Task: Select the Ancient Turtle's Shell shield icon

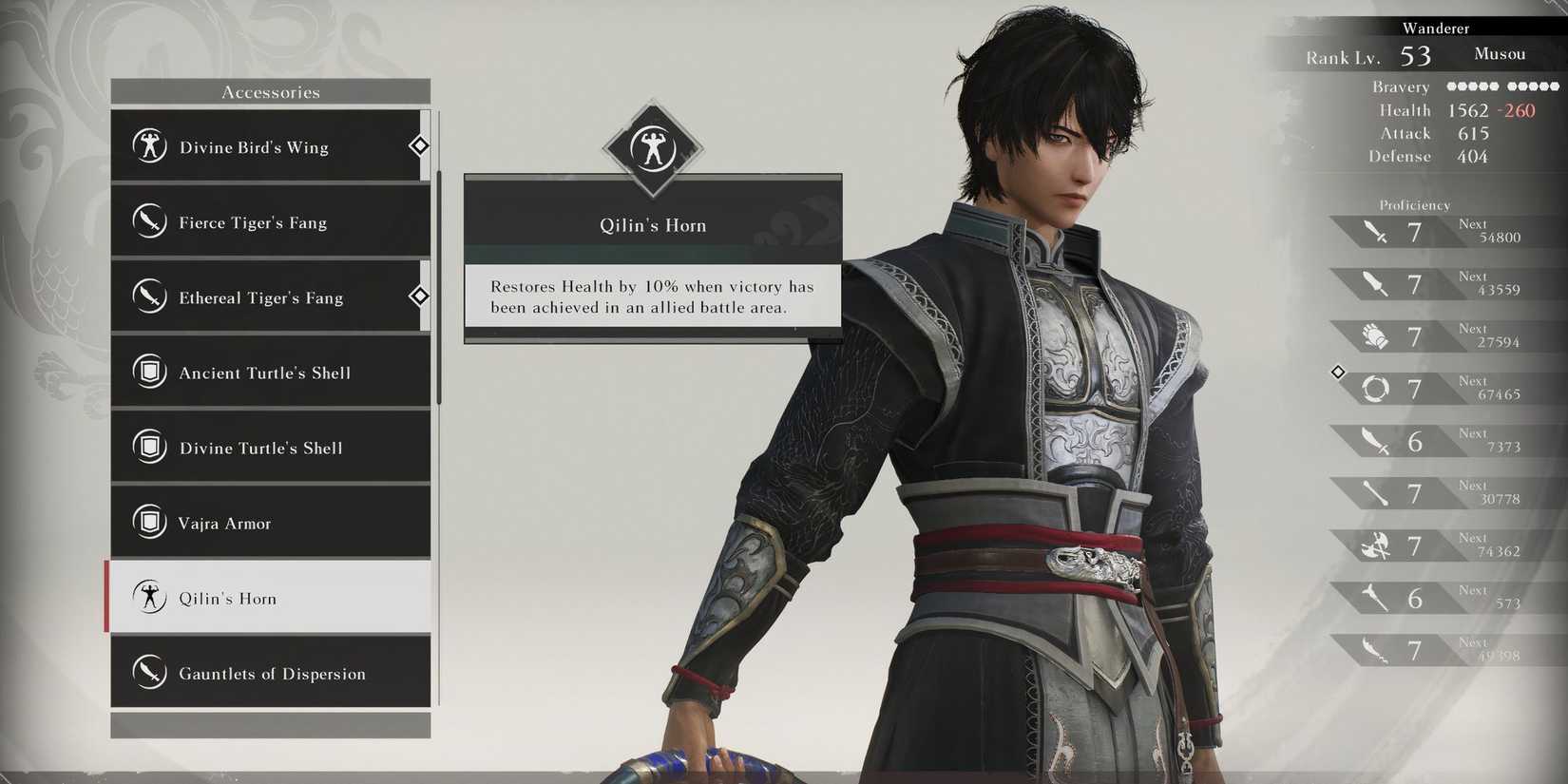Action: (149, 373)
